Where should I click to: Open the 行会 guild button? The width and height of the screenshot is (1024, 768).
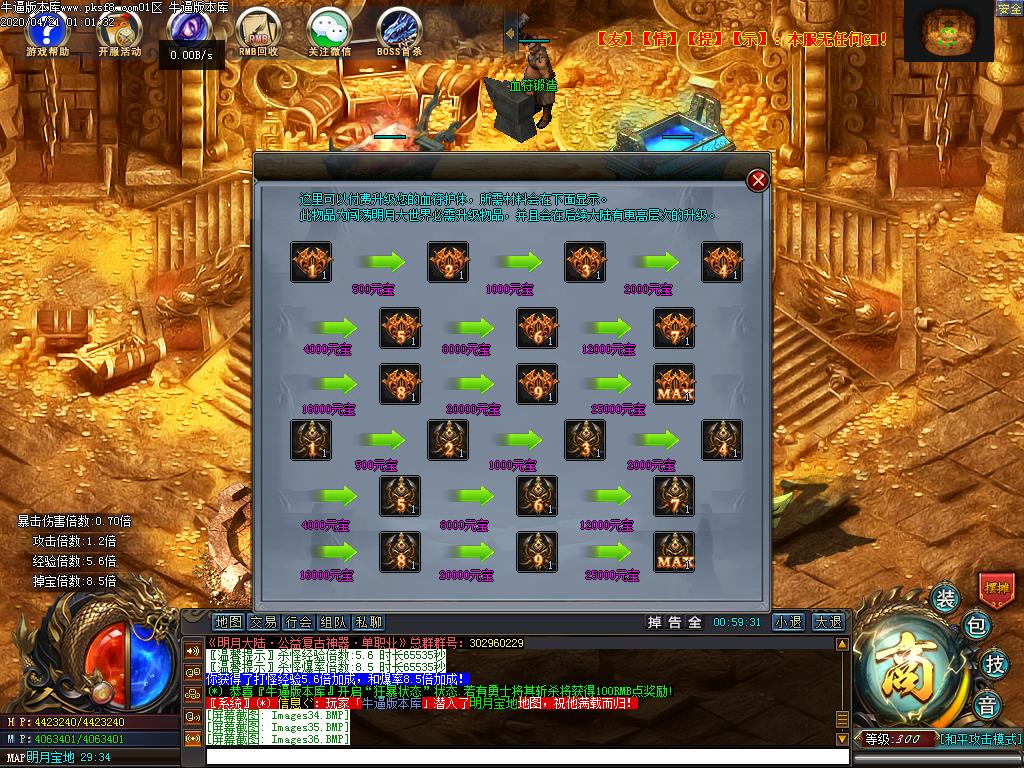pyautogui.click(x=299, y=622)
